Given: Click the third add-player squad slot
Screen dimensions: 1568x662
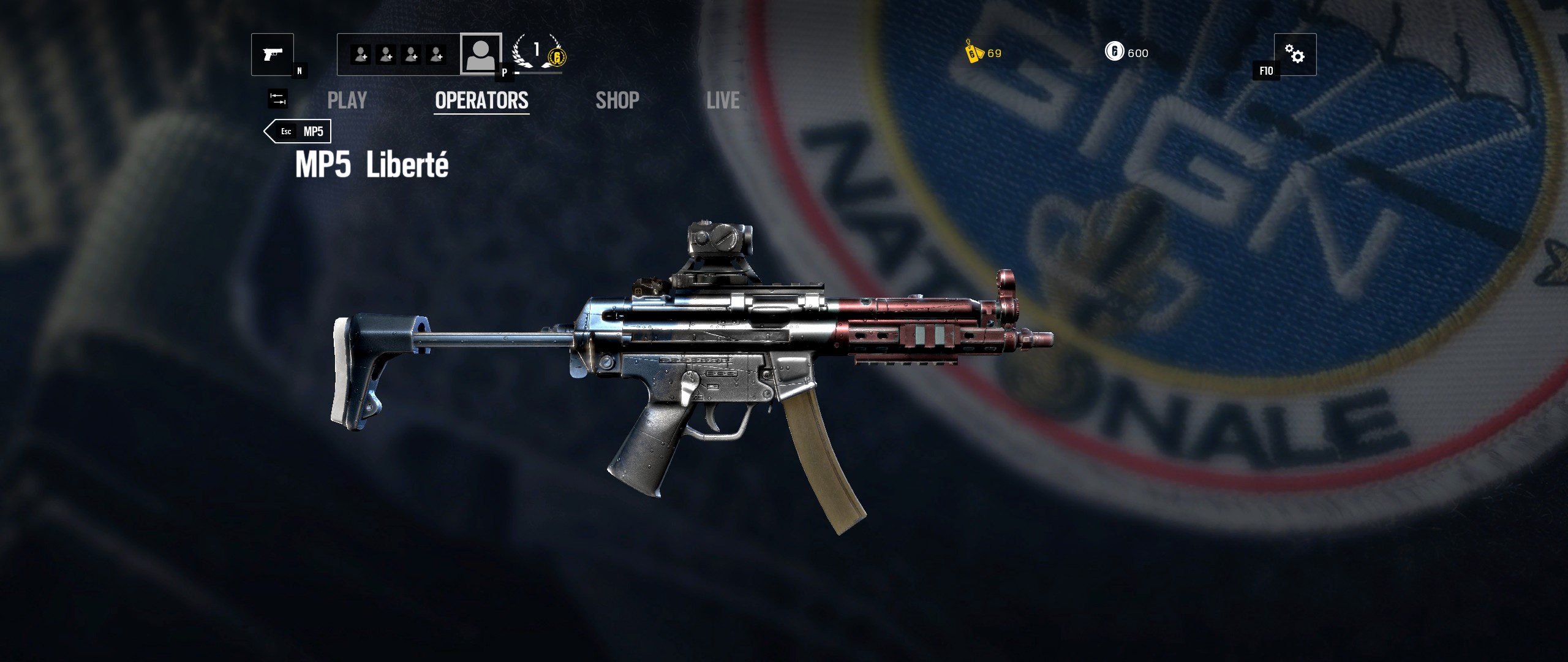Looking at the screenshot, I should coord(410,55).
